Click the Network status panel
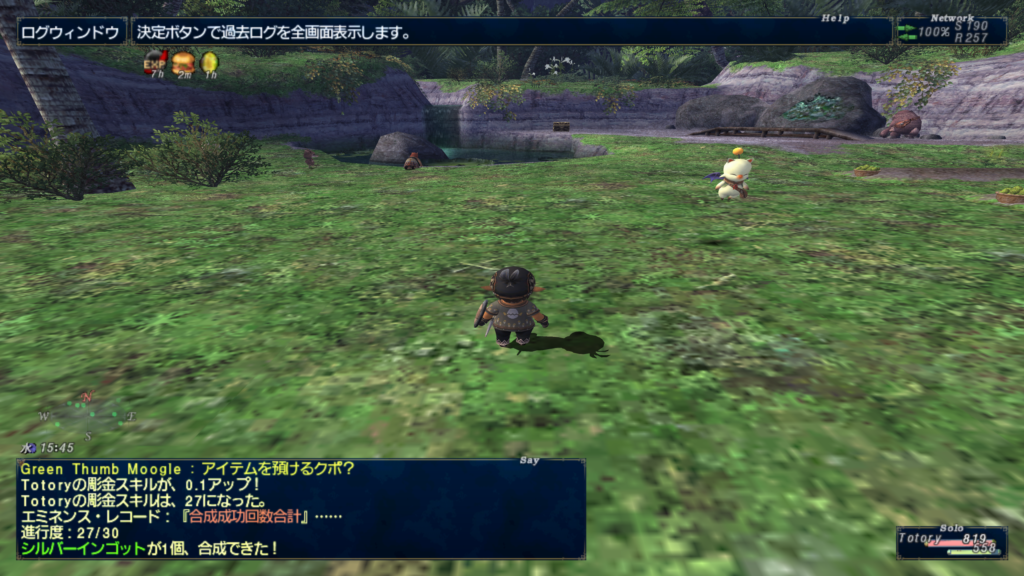 [x=950, y=31]
